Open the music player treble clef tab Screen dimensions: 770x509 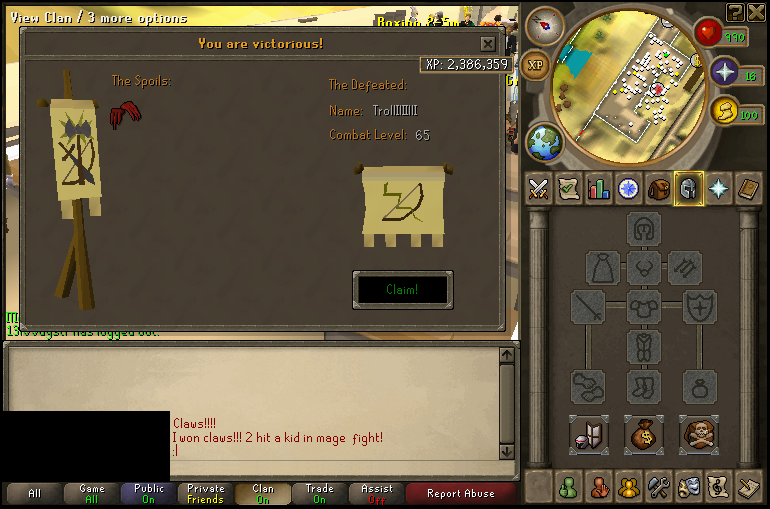click(718, 487)
